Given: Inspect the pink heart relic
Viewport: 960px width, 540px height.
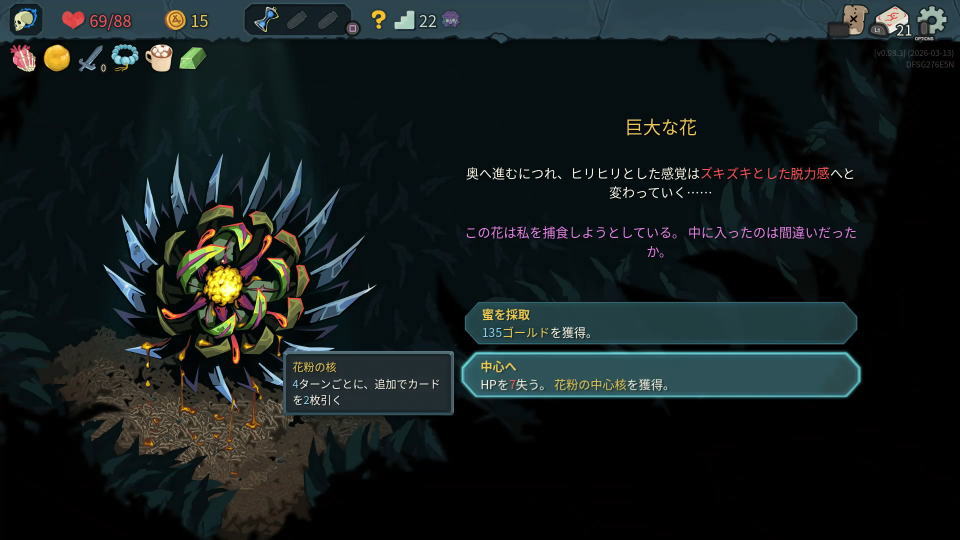Looking at the screenshot, I should click(x=23, y=59).
